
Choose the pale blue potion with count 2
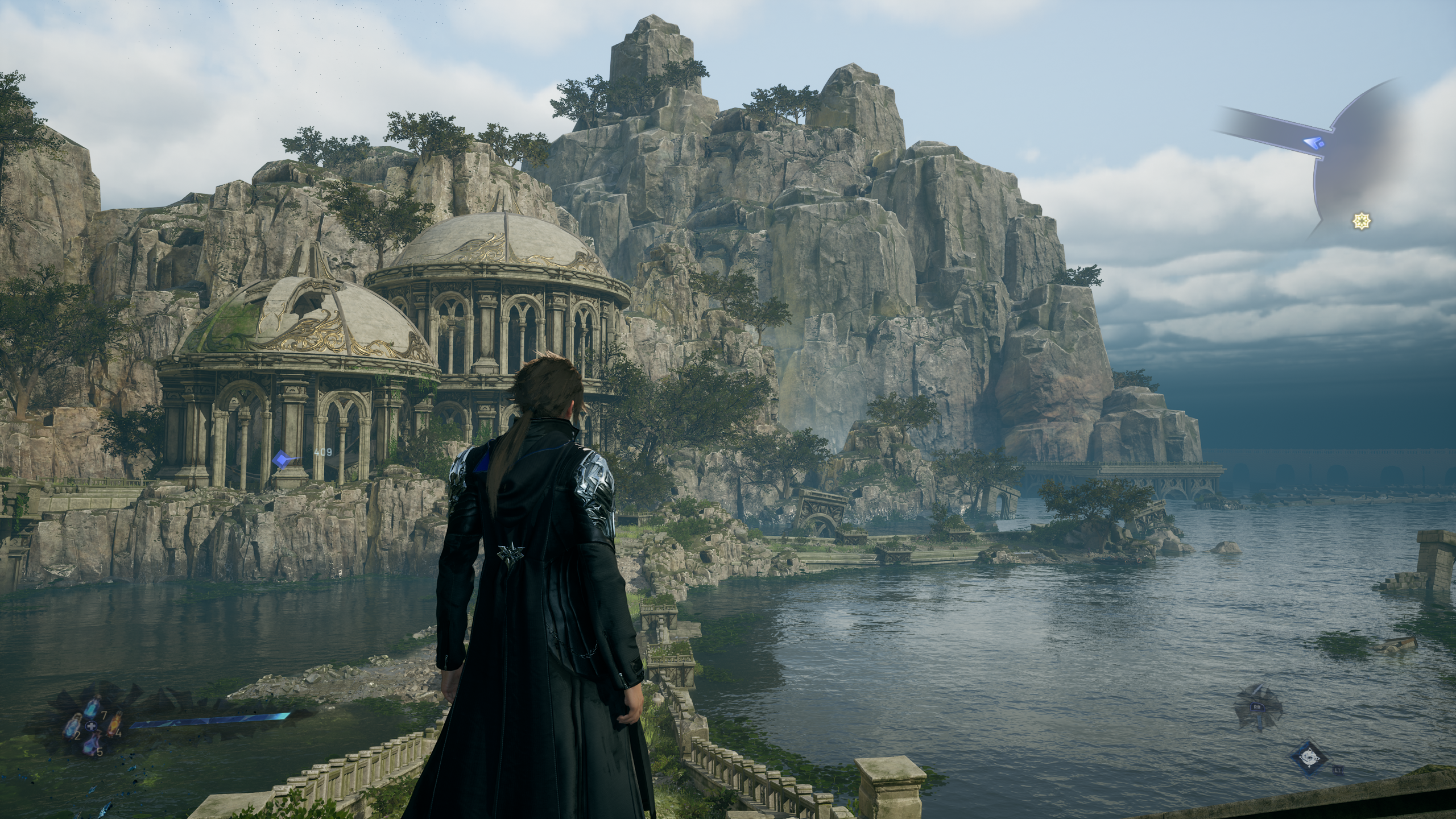click(x=72, y=726)
